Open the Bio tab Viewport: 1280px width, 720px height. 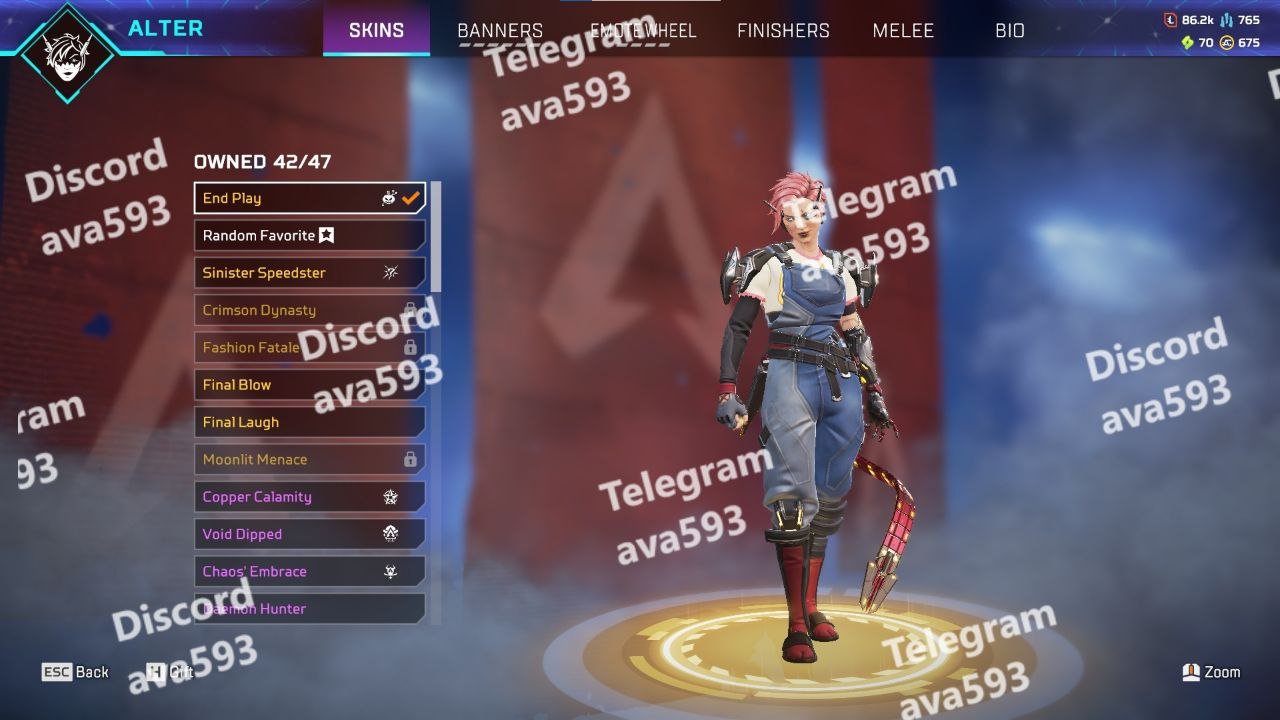pyautogui.click(x=1010, y=30)
